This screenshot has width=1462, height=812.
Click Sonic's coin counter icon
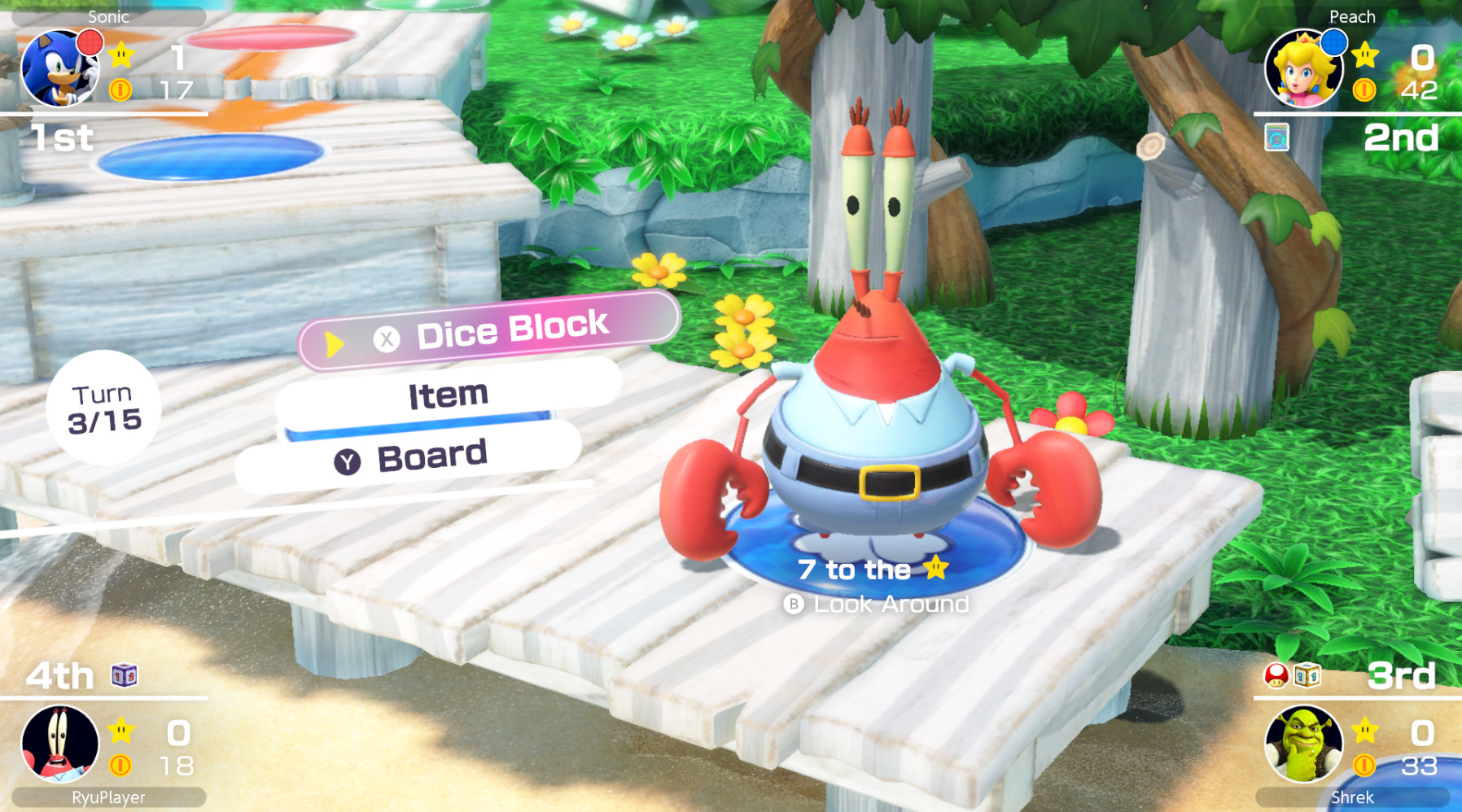point(120,91)
